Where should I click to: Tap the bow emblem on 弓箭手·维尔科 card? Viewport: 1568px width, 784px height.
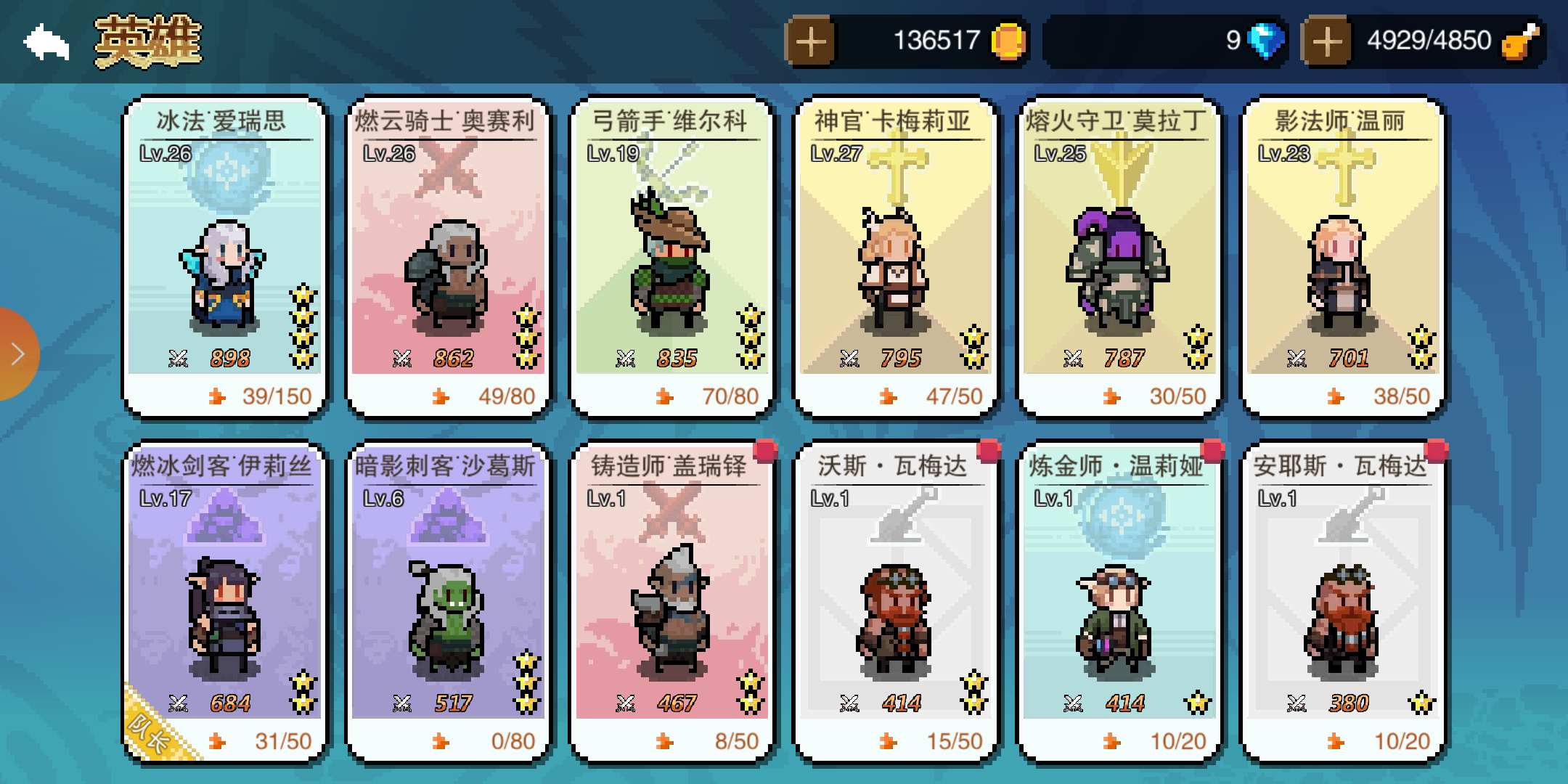[x=675, y=167]
